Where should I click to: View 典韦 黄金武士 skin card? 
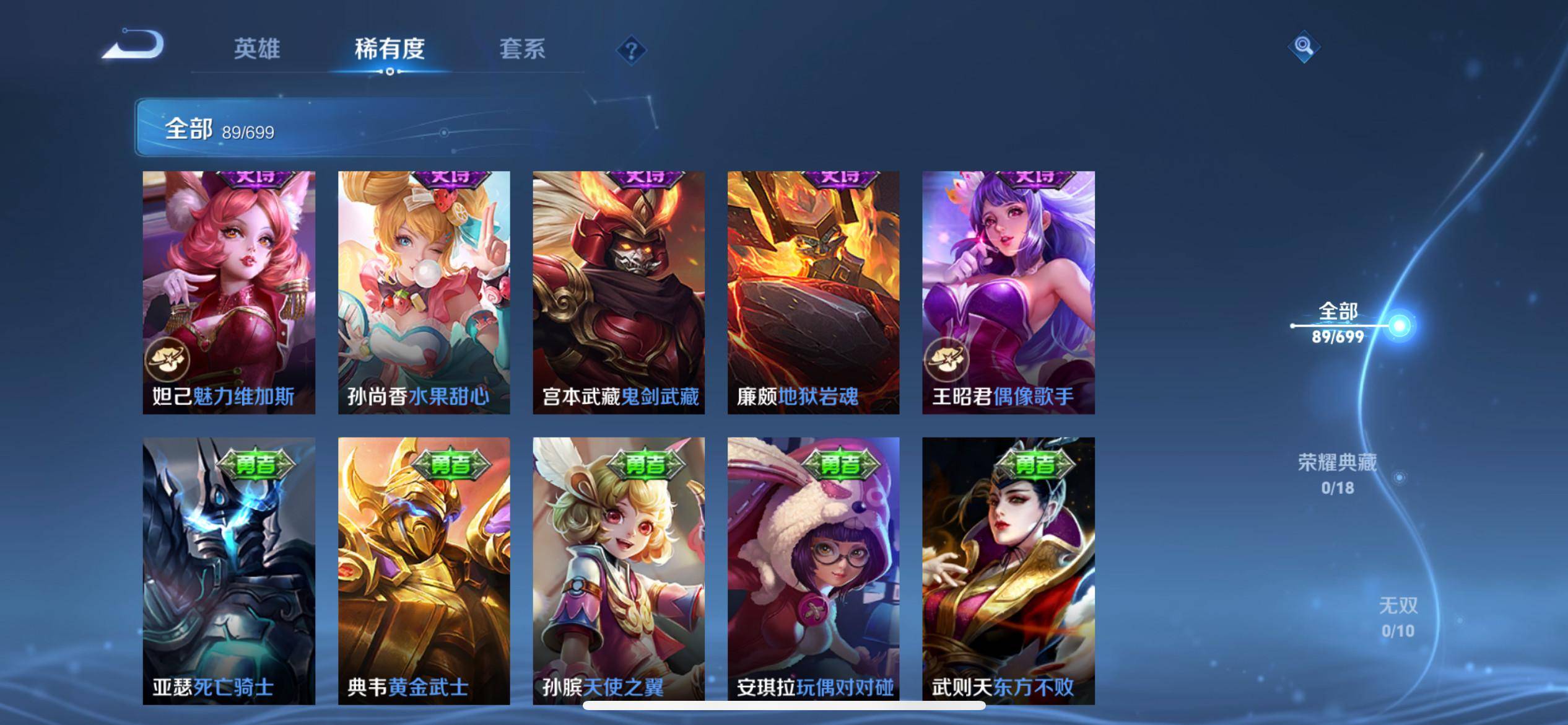click(424, 570)
